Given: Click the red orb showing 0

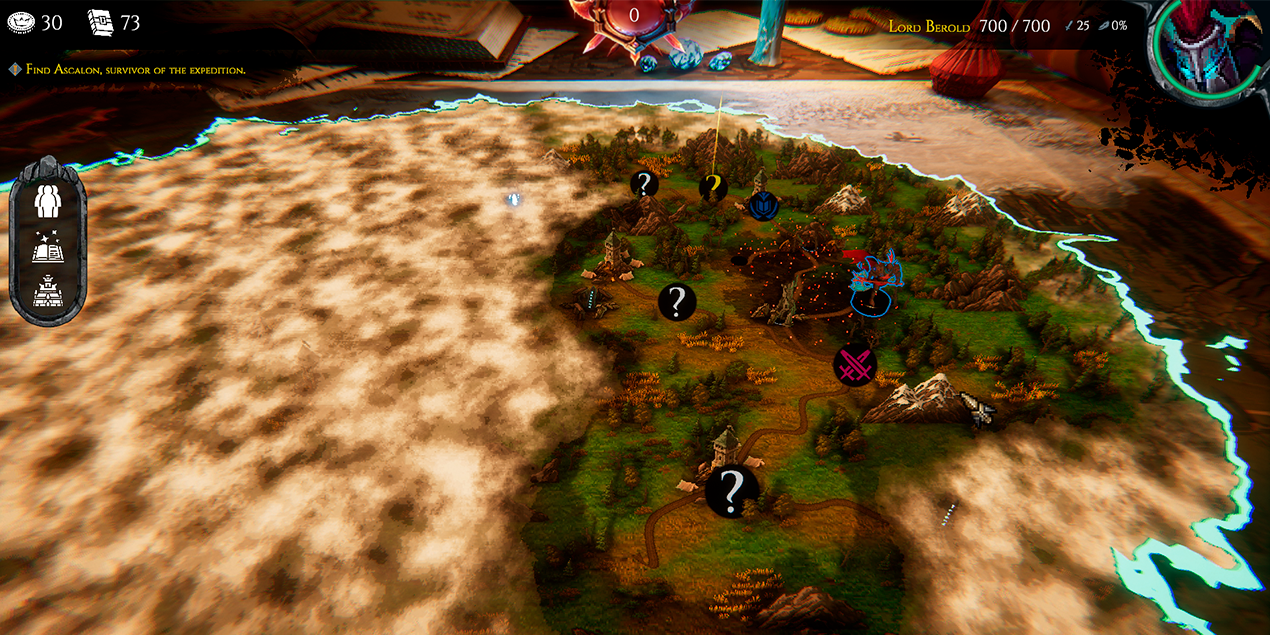Looking at the screenshot, I should coord(633,20).
